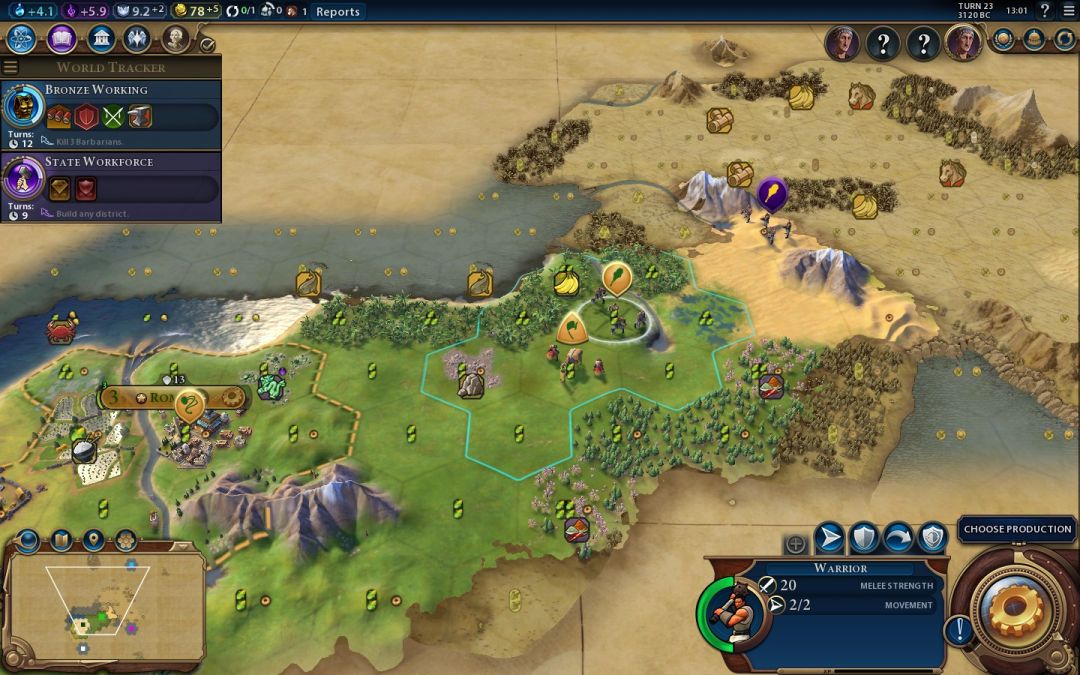The height and width of the screenshot is (675, 1080).
Task: Open the Government screen button
Action: pyautogui.click(x=100, y=39)
